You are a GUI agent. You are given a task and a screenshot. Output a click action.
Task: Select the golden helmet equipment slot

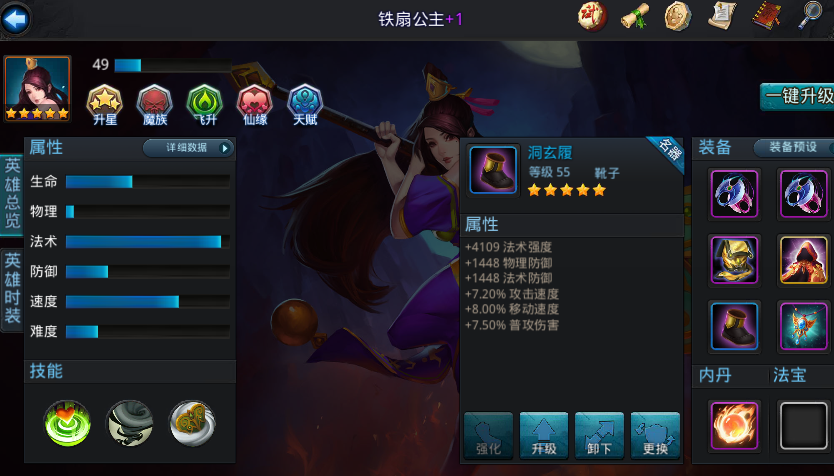tap(735, 260)
